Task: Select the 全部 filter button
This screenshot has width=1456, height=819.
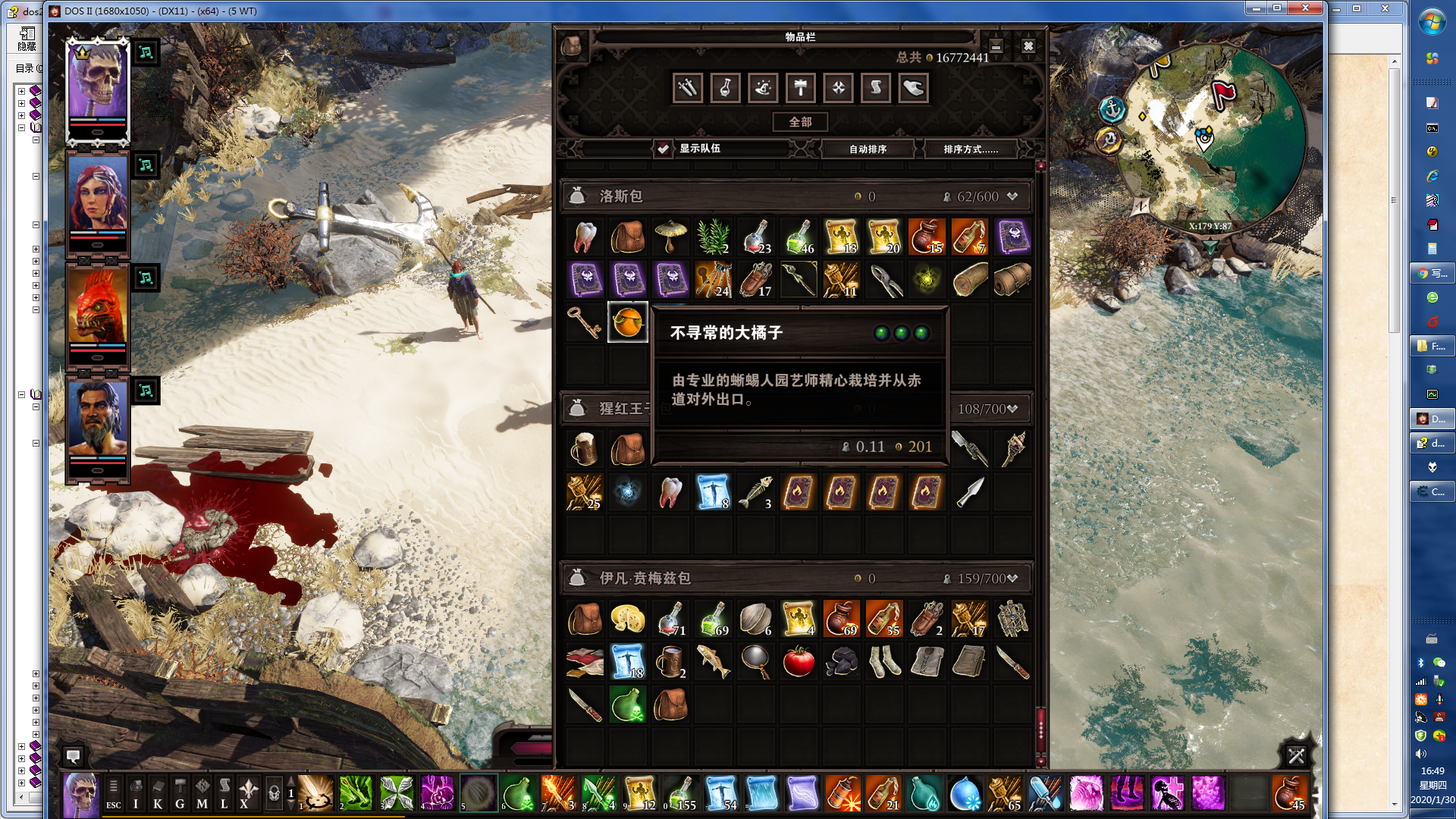Action: [800, 122]
